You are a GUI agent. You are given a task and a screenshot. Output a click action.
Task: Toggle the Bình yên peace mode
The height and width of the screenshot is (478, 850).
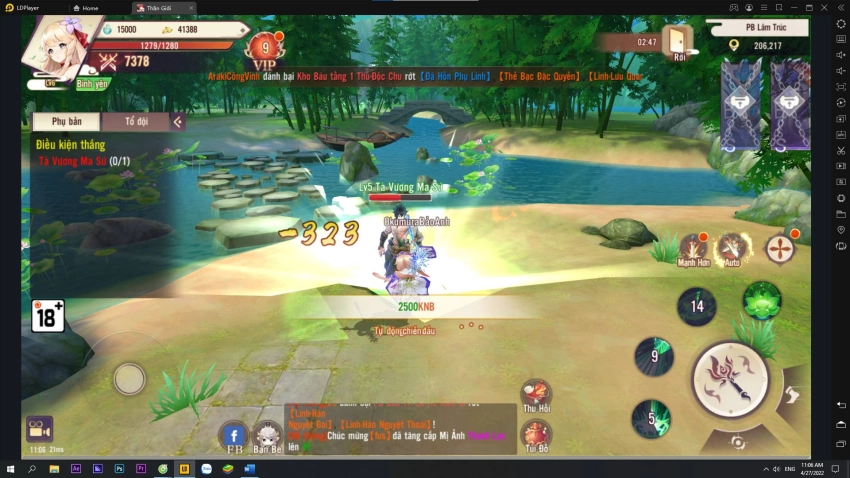click(93, 84)
